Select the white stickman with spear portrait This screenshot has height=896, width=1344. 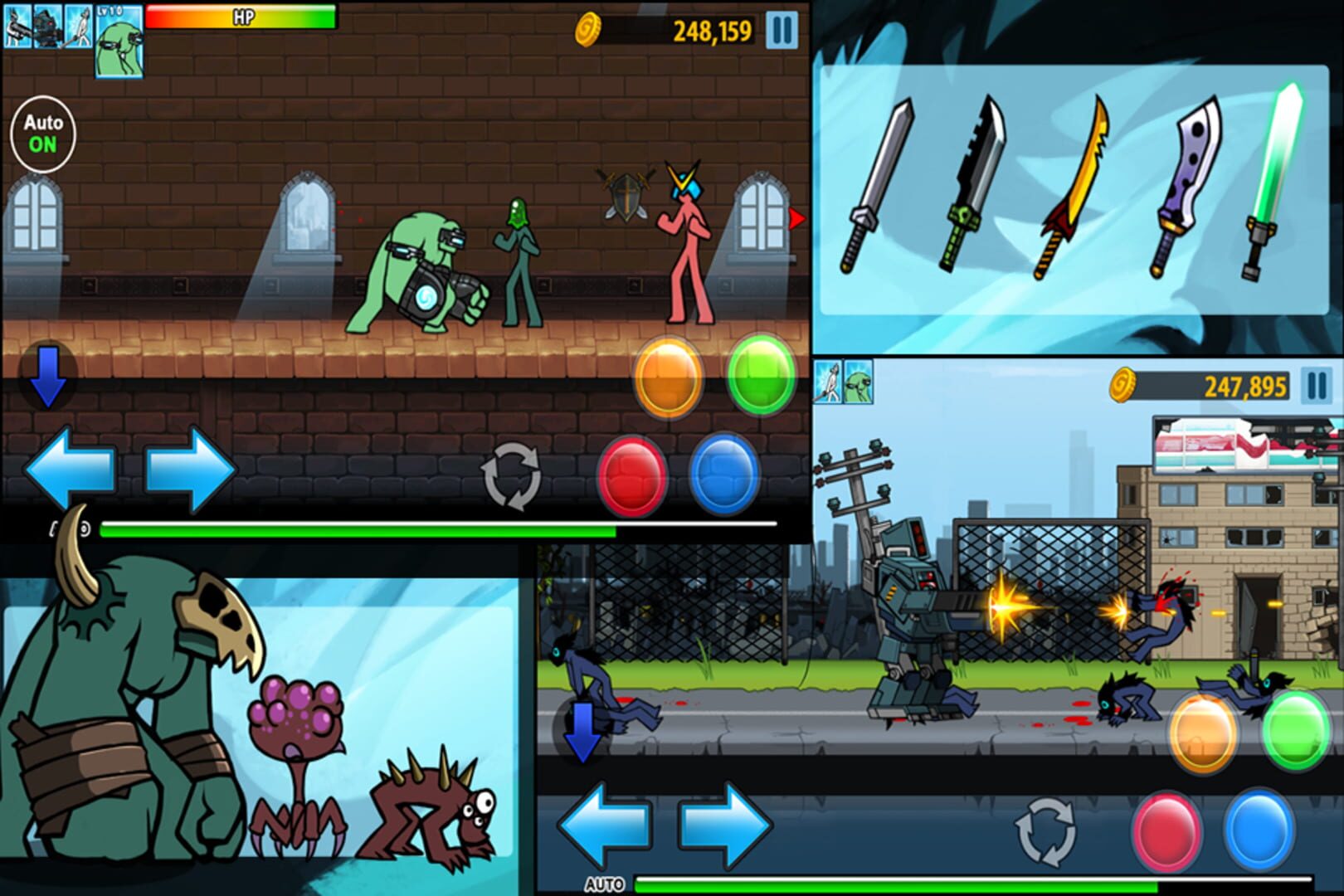[x=79, y=27]
